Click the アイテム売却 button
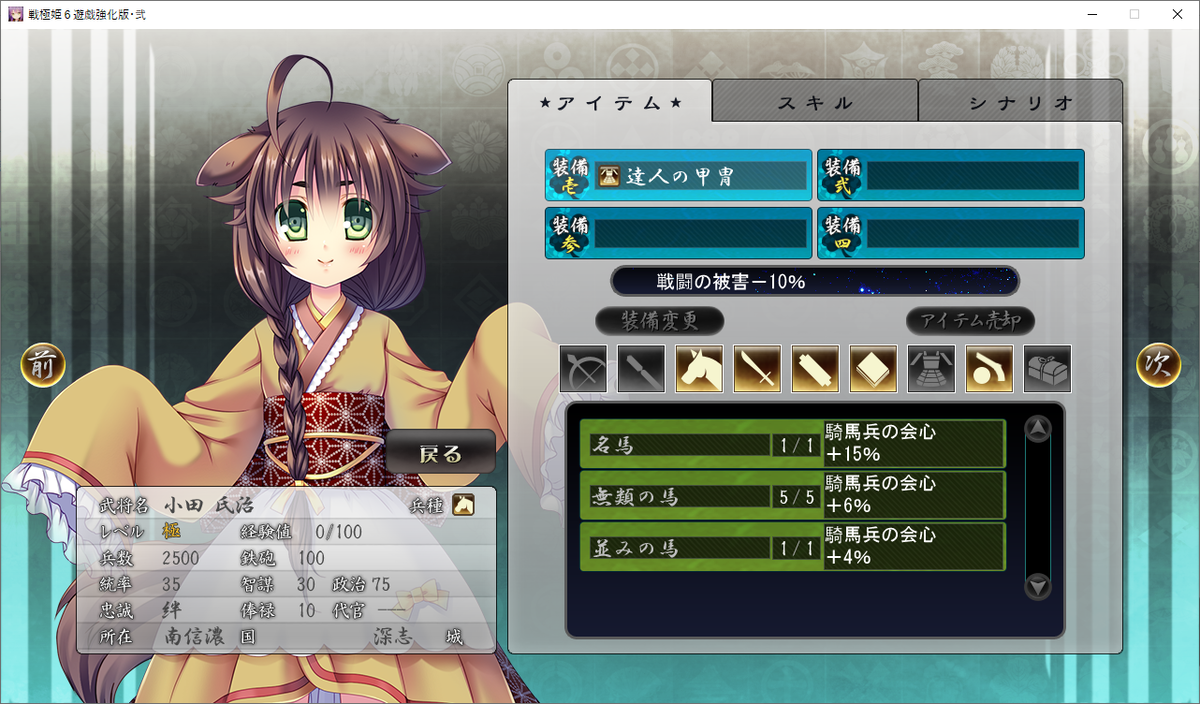The height and width of the screenshot is (704, 1200). (x=970, y=321)
